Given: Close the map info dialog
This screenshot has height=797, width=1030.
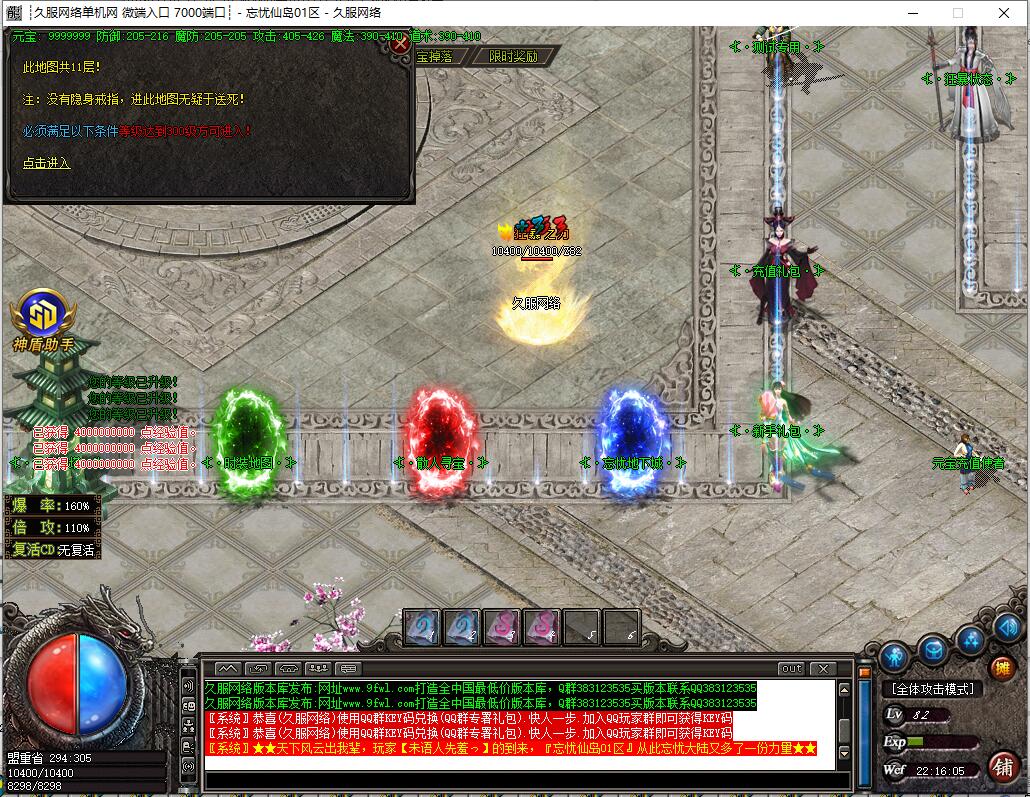Looking at the screenshot, I should [x=400, y=44].
